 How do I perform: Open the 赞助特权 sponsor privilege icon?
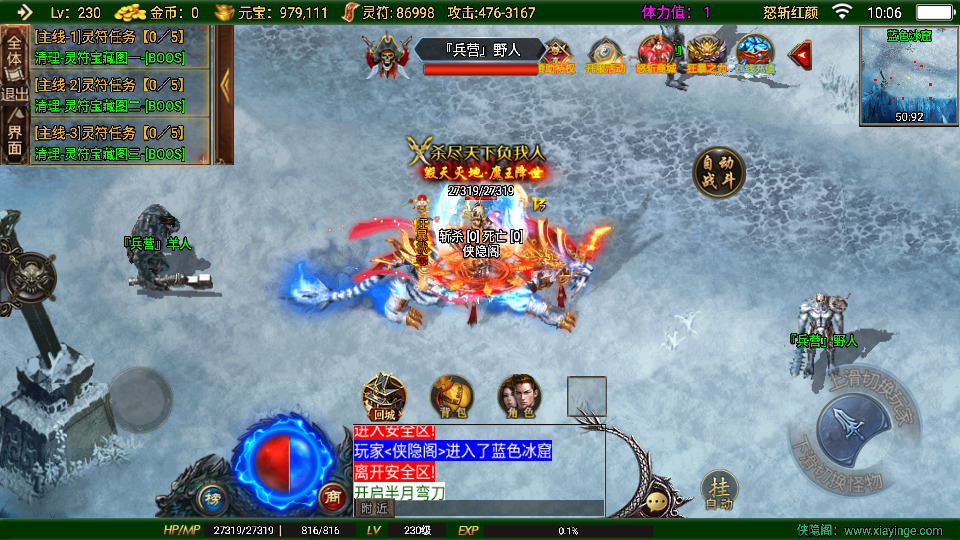(556, 55)
